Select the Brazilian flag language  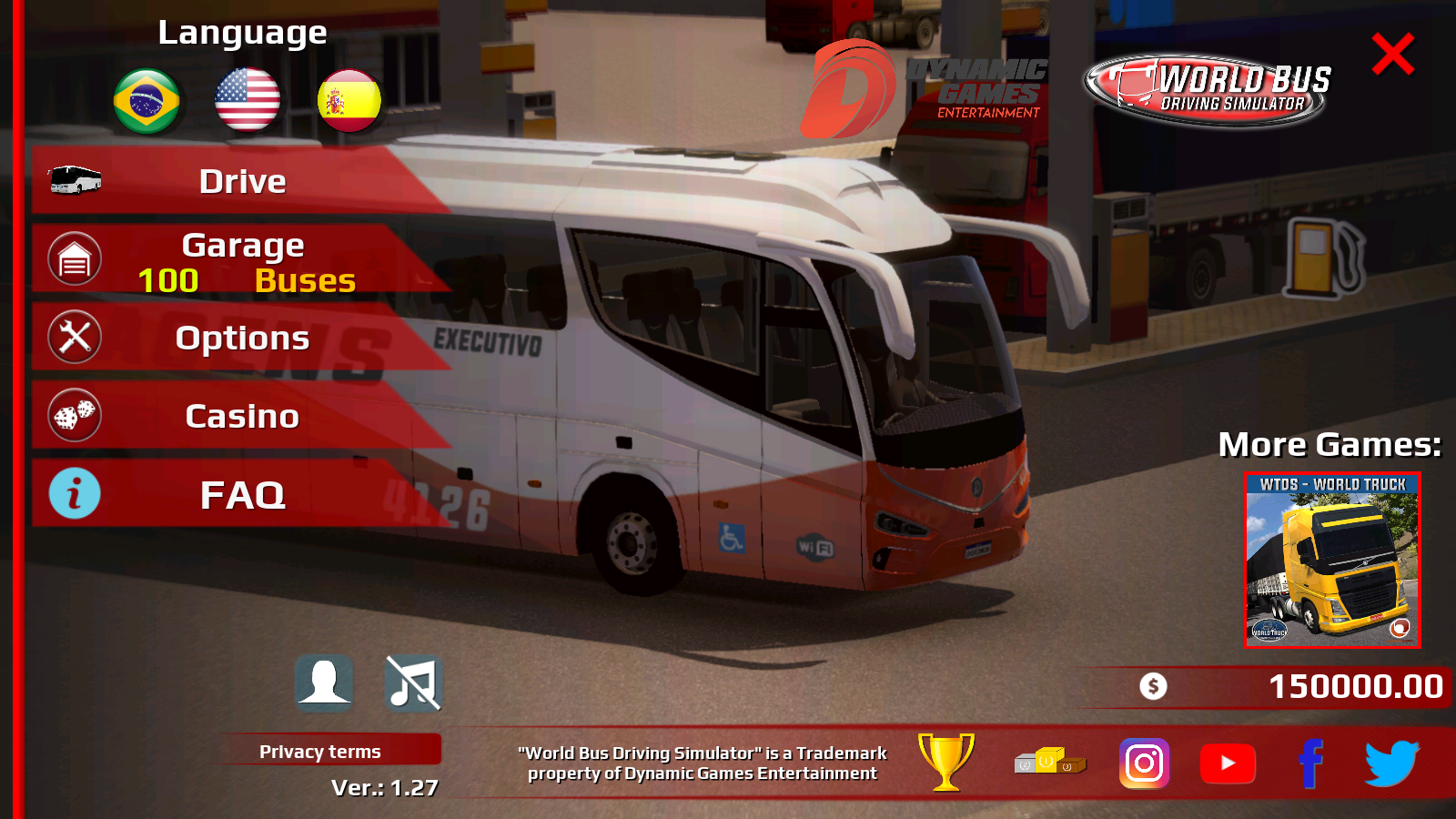tap(147, 101)
